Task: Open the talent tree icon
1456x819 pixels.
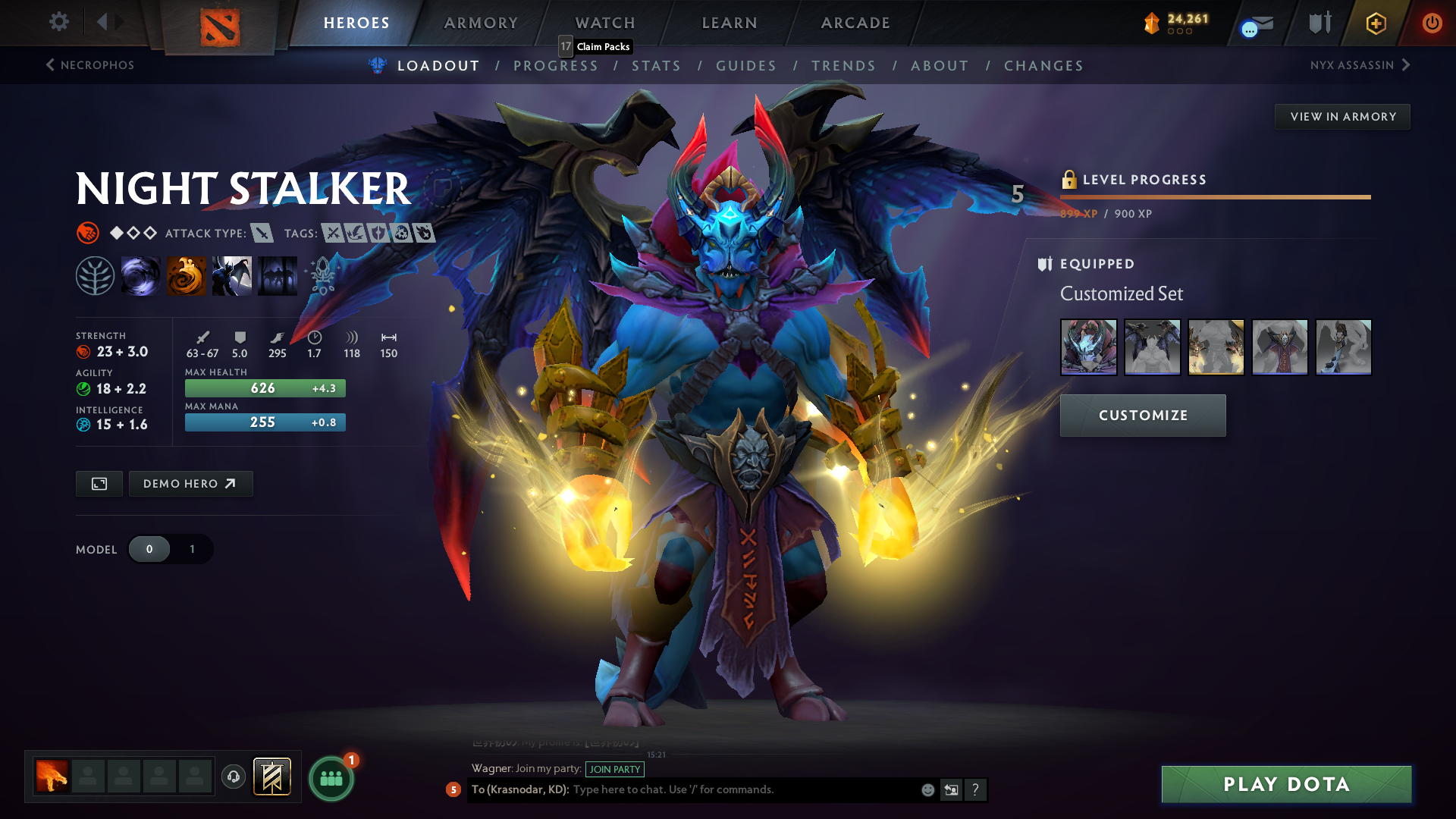Action: [96, 275]
